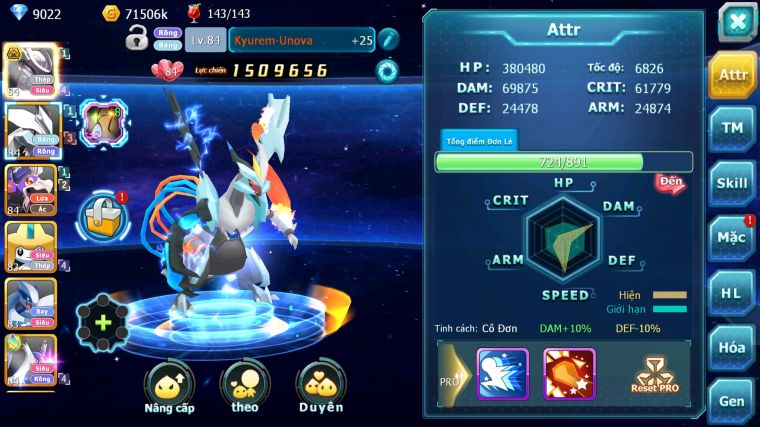
Task: Switch to the TM tab
Action: 733,127
